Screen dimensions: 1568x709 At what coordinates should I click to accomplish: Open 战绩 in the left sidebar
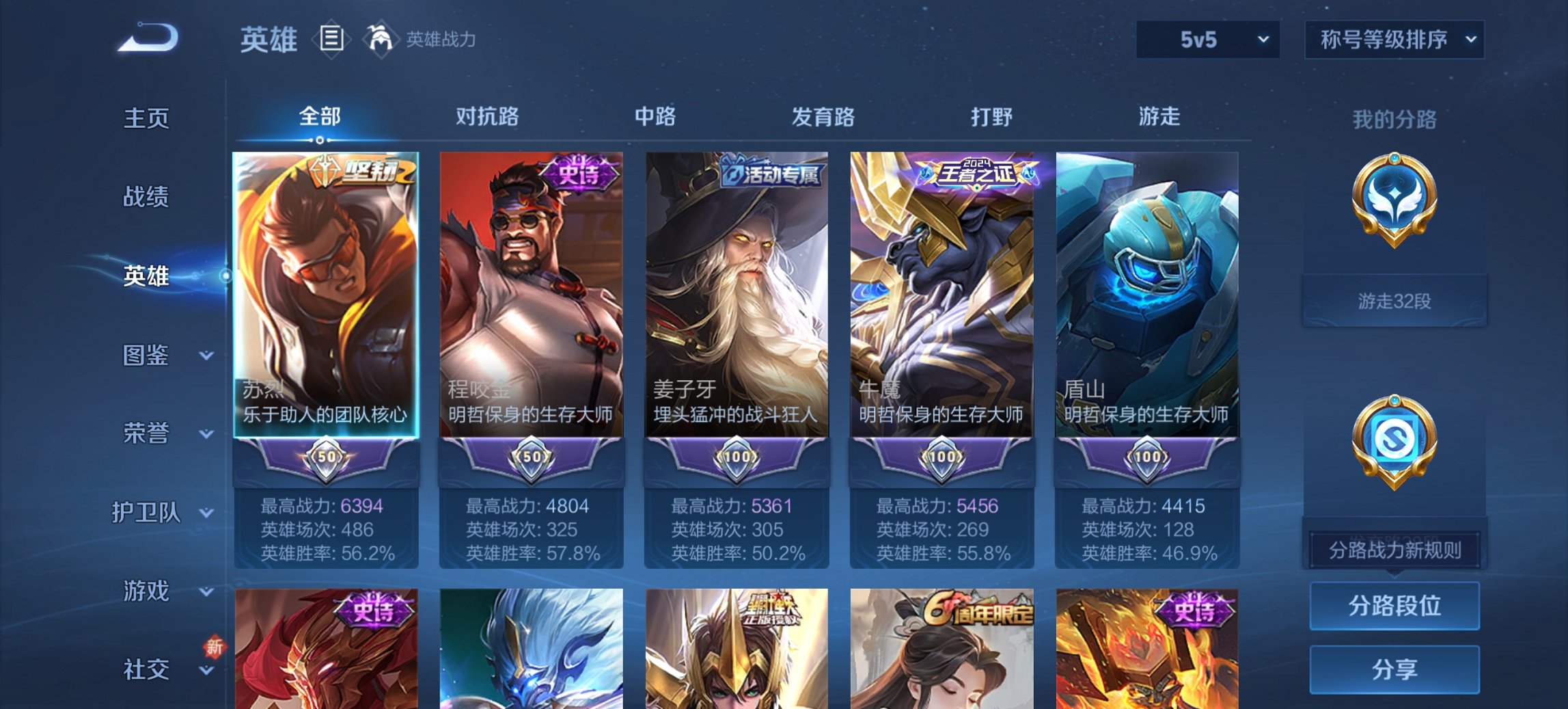click(x=148, y=198)
